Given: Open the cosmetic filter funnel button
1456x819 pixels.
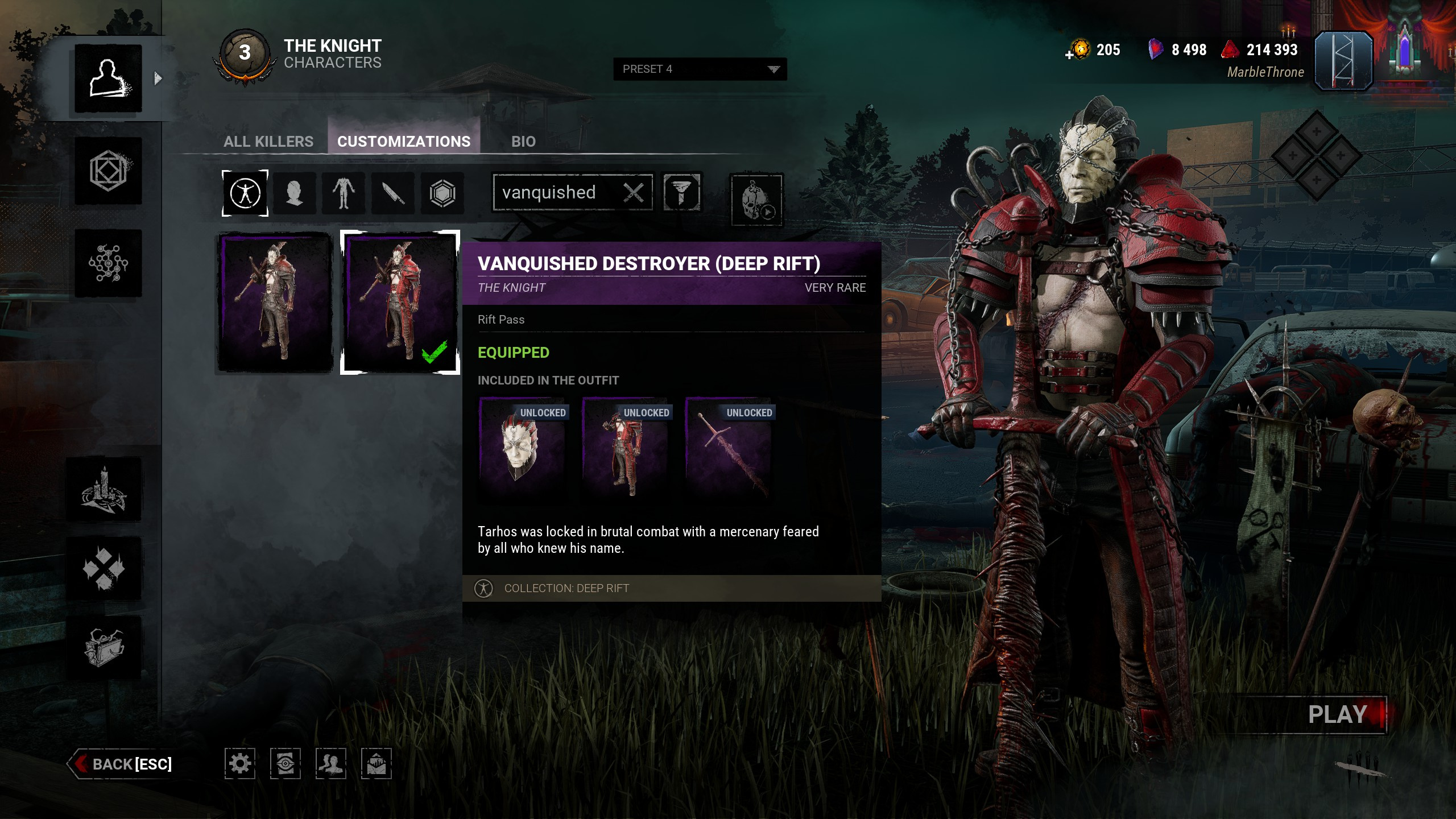Looking at the screenshot, I should point(681,193).
